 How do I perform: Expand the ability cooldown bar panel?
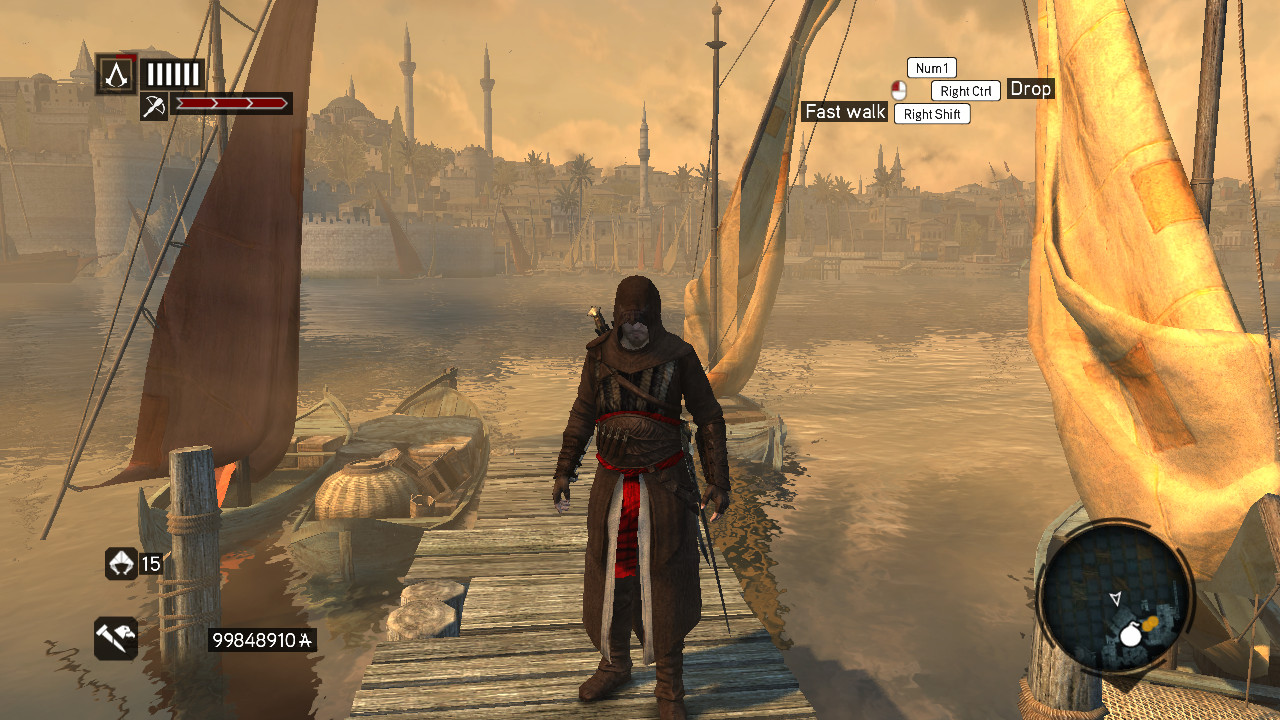pos(232,104)
